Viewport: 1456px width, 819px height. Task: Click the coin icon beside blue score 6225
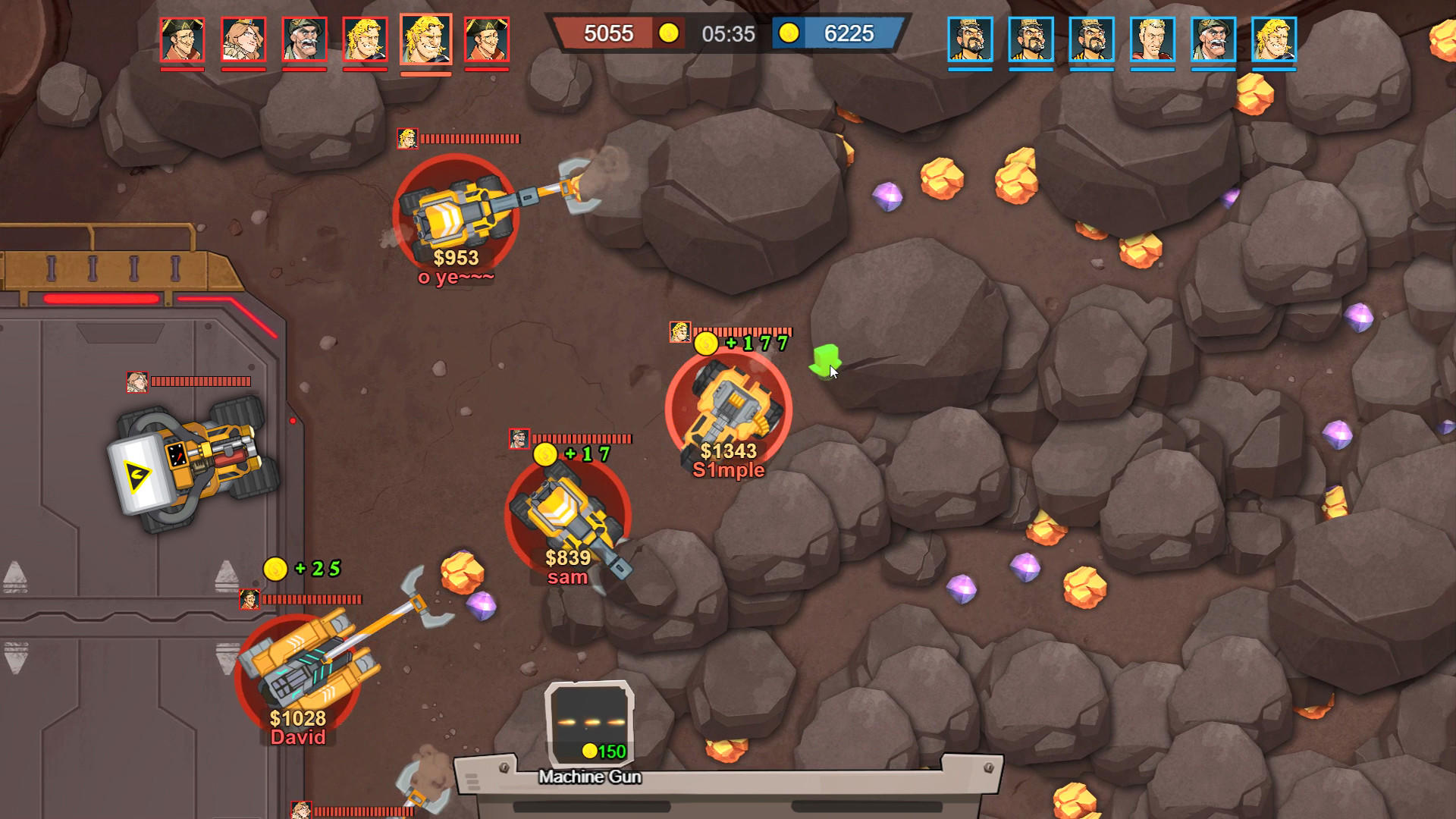791,33
